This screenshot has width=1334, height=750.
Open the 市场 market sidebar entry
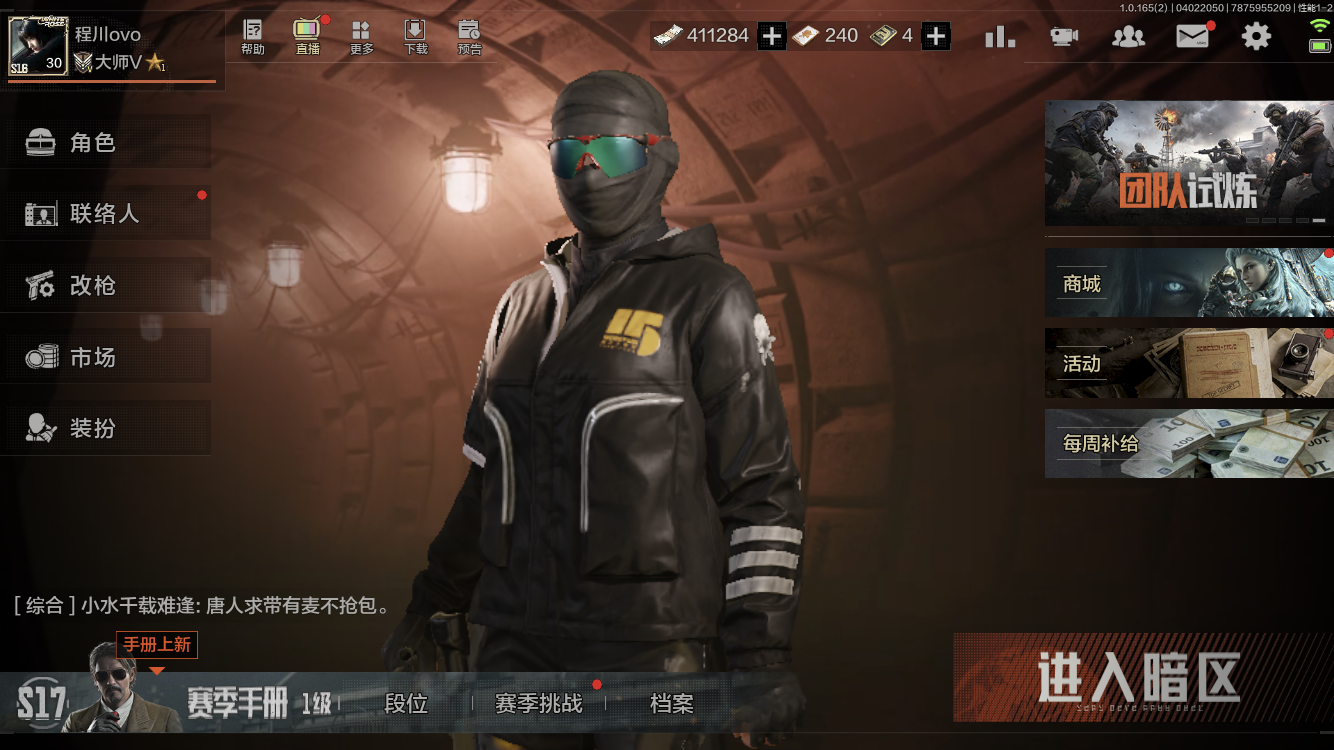coord(107,356)
